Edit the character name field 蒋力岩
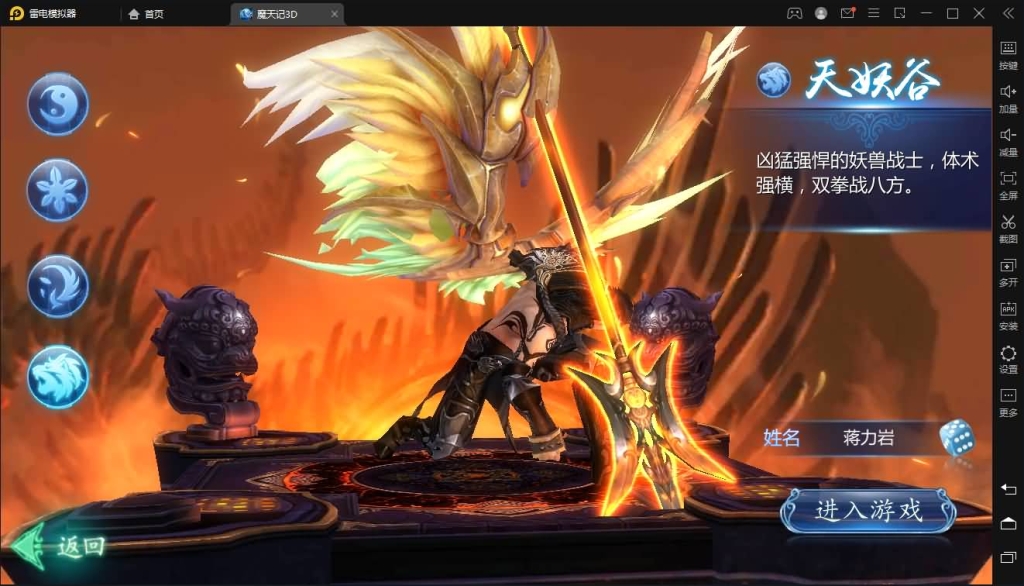The image size is (1024, 586). (x=867, y=438)
